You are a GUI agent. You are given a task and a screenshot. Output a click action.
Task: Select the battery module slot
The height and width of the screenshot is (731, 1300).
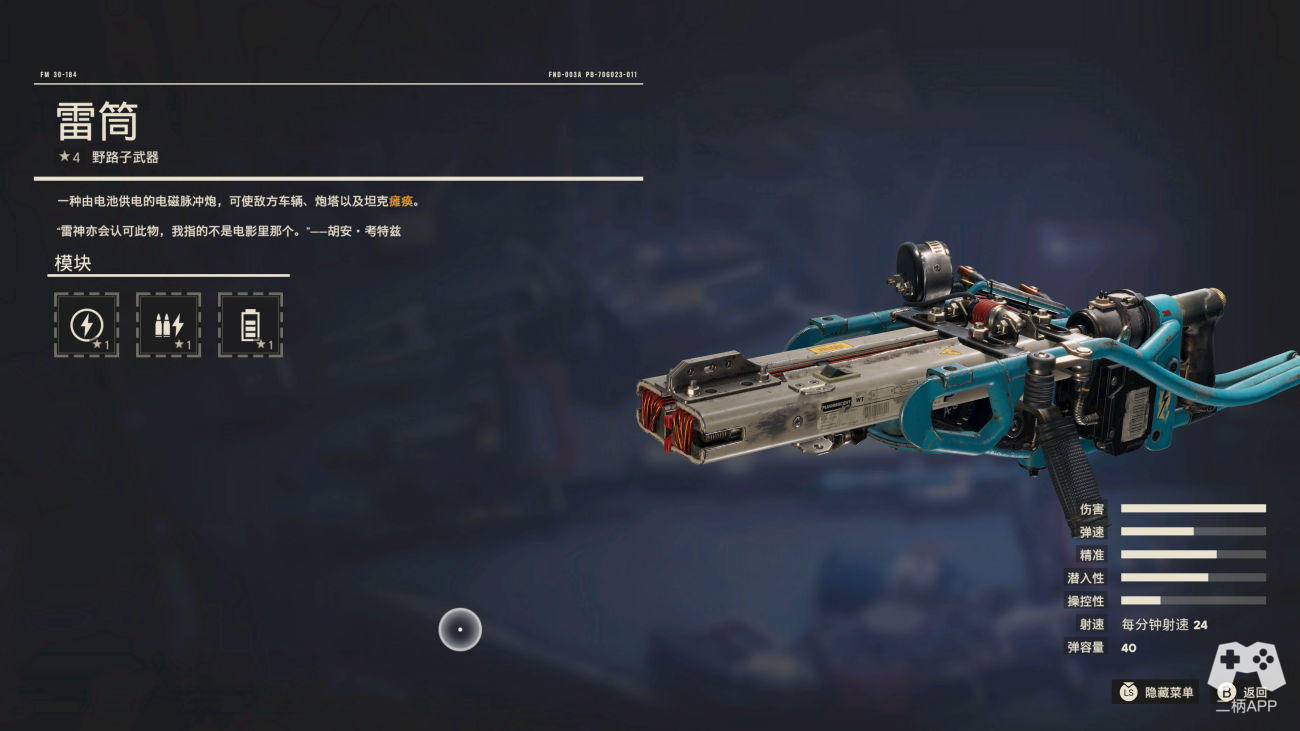[x=250, y=325]
